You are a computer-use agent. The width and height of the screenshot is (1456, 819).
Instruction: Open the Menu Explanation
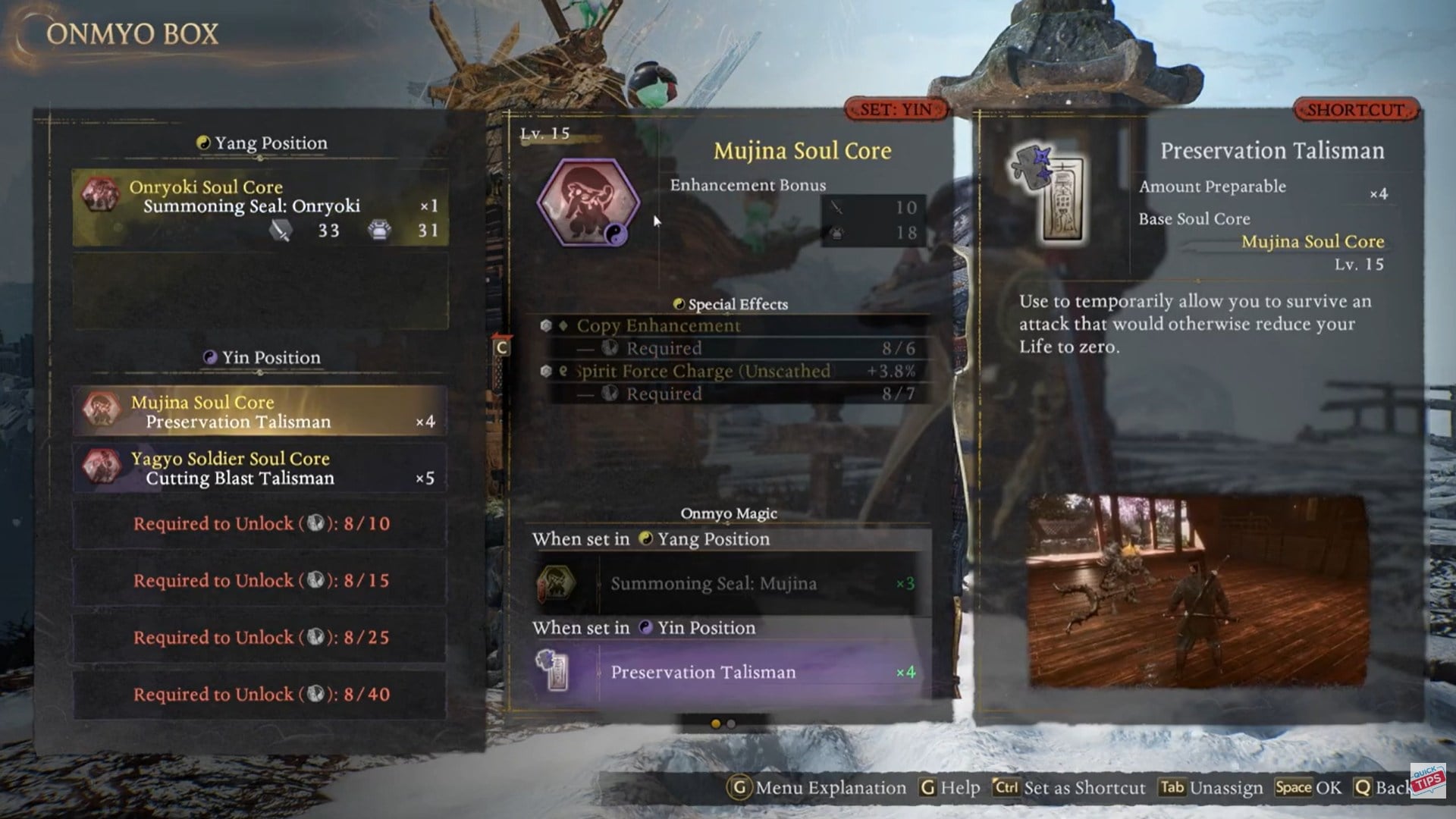pyautogui.click(x=817, y=788)
